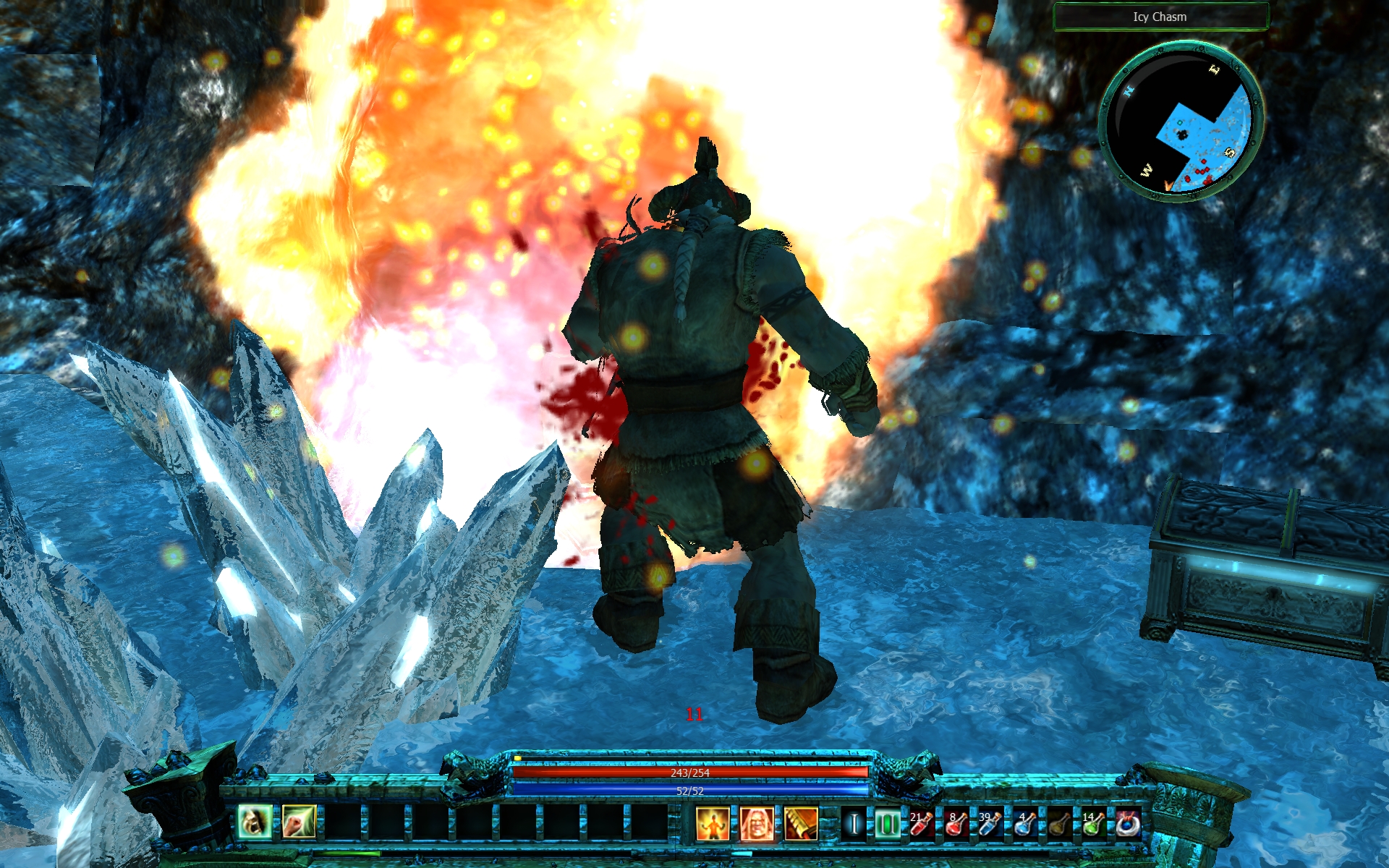Drink the blue vial with 39 count

(990, 824)
